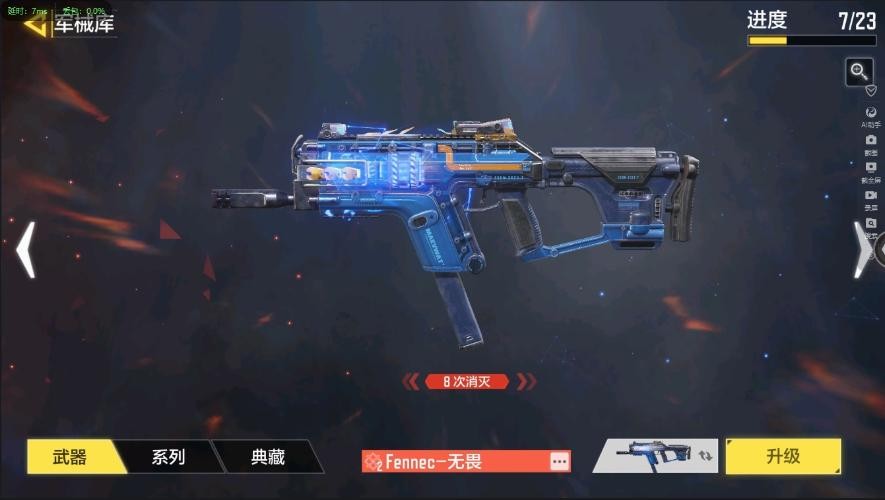Viewport: 885px width, 500px height.
Task: Open the 系列 tab
Action: coord(168,457)
